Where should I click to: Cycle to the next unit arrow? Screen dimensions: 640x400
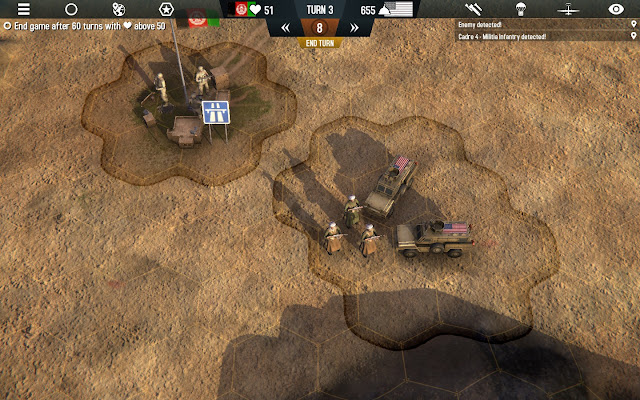click(x=353, y=28)
